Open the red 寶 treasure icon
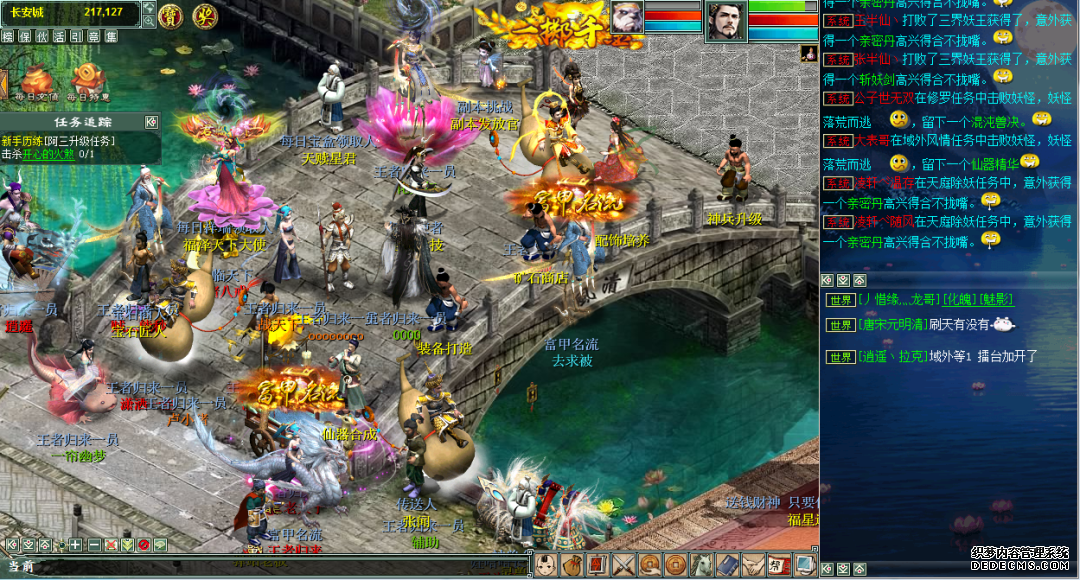 [172, 15]
